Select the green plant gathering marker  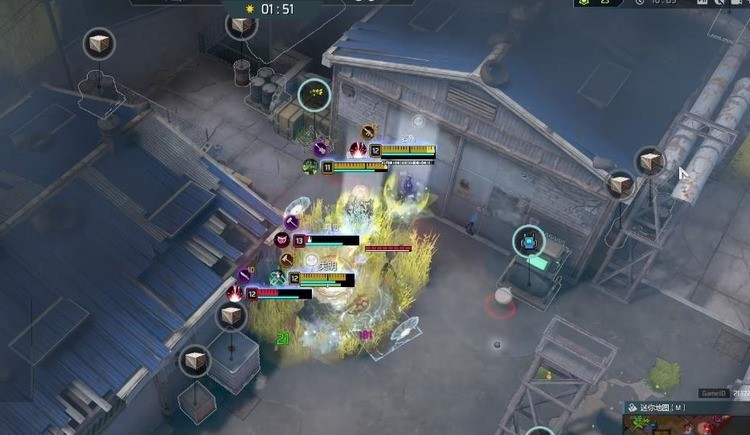[315, 96]
